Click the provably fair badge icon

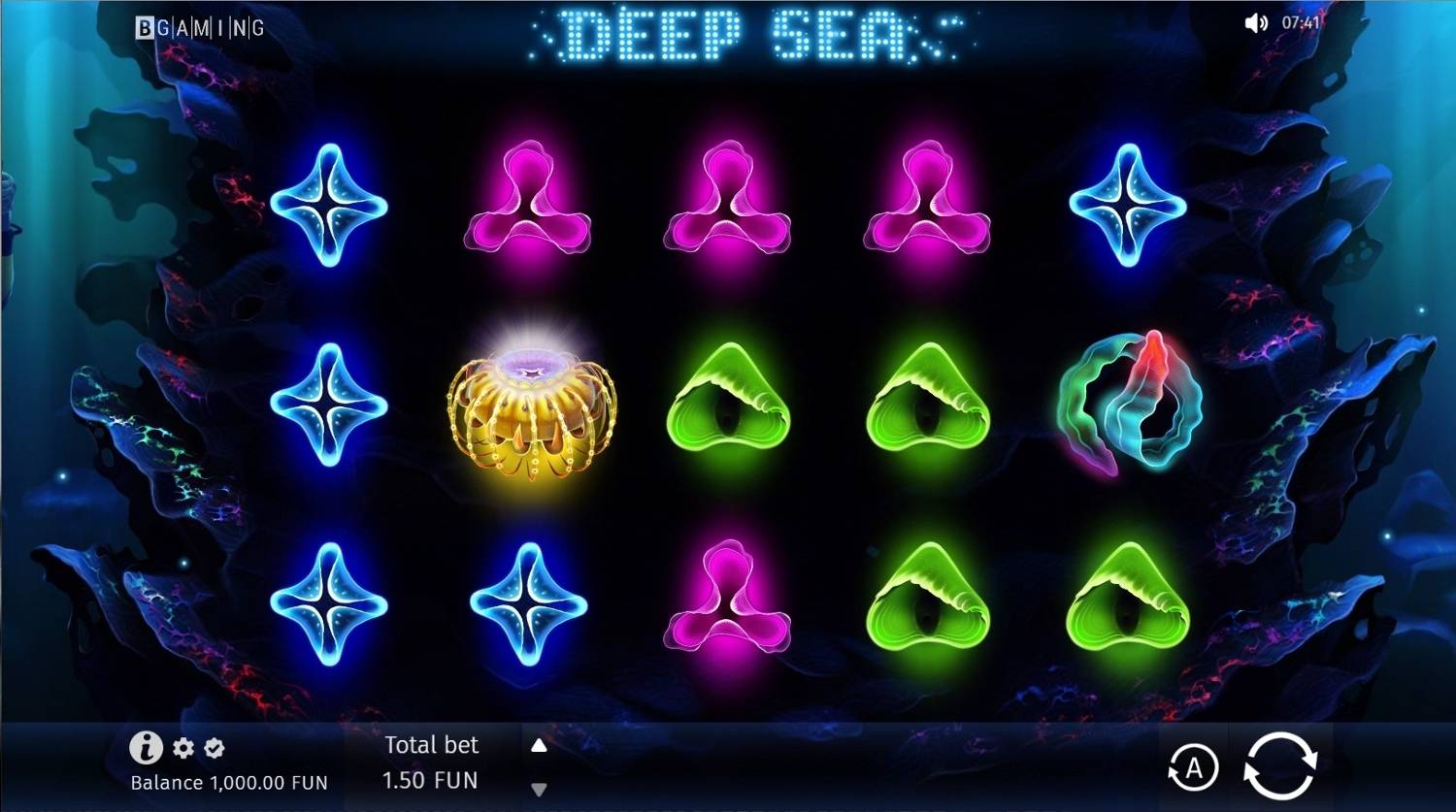pyautogui.click(x=215, y=748)
